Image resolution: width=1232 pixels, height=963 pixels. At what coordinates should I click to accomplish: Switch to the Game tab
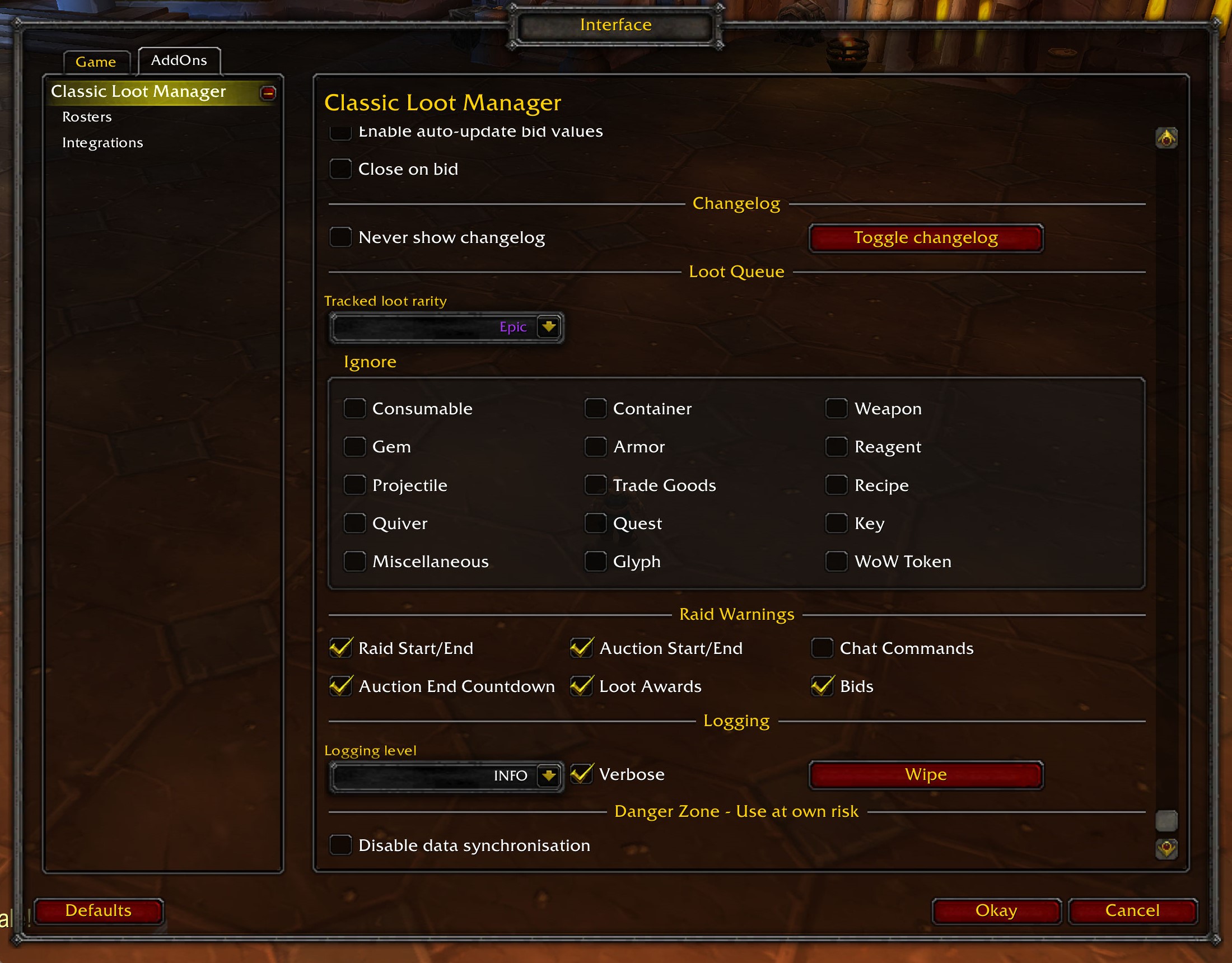click(x=96, y=62)
